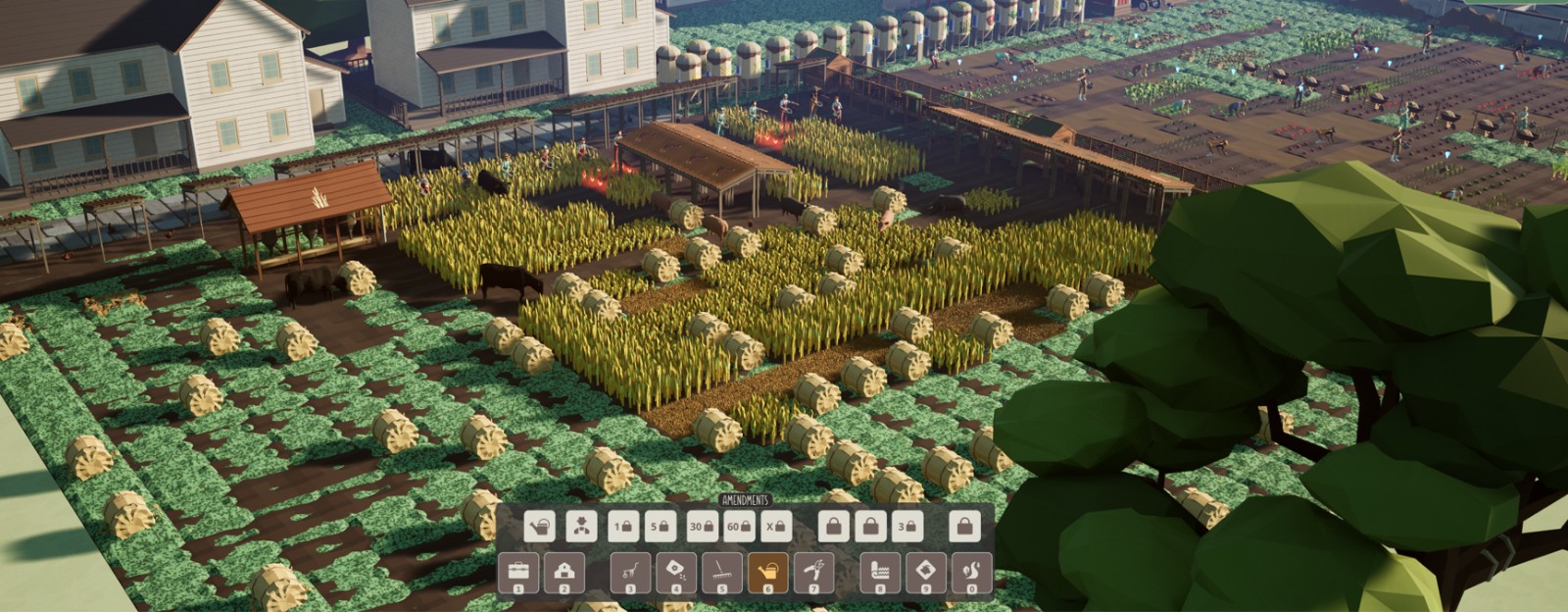Select the locked amendment labeled 60
The width and height of the screenshot is (1568, 612).
coord(739,527)
